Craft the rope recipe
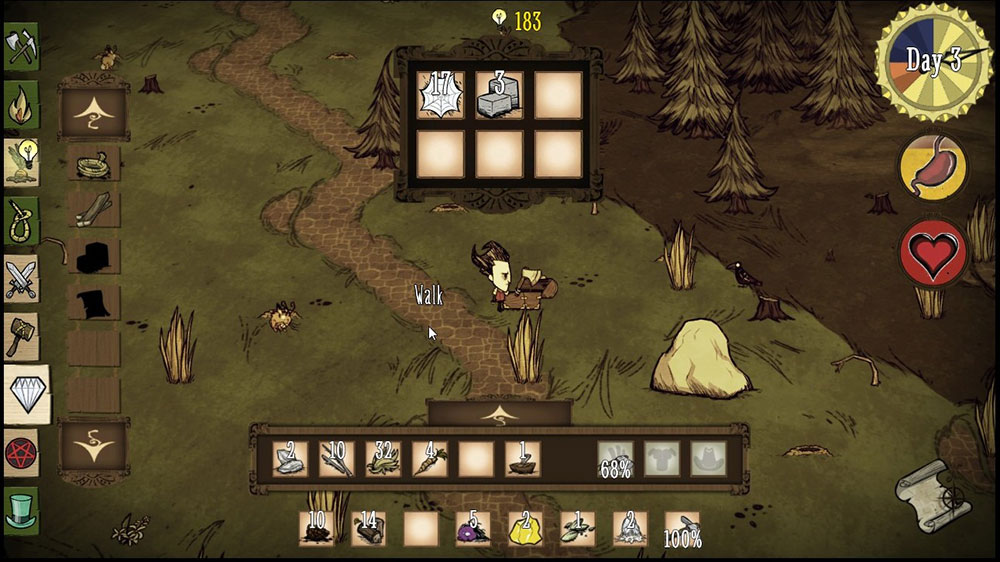 (93, 162)
